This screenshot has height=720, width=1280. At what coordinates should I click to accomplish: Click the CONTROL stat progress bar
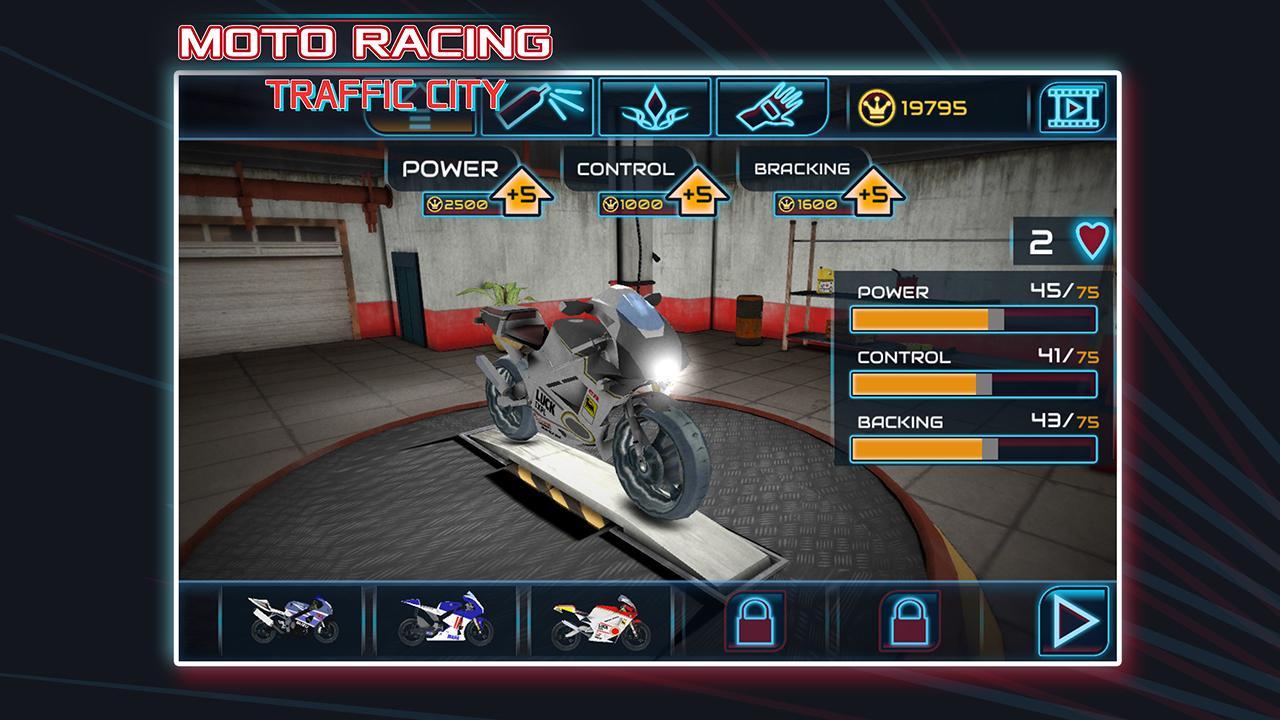pyautogui.click(x=973, y=385)
